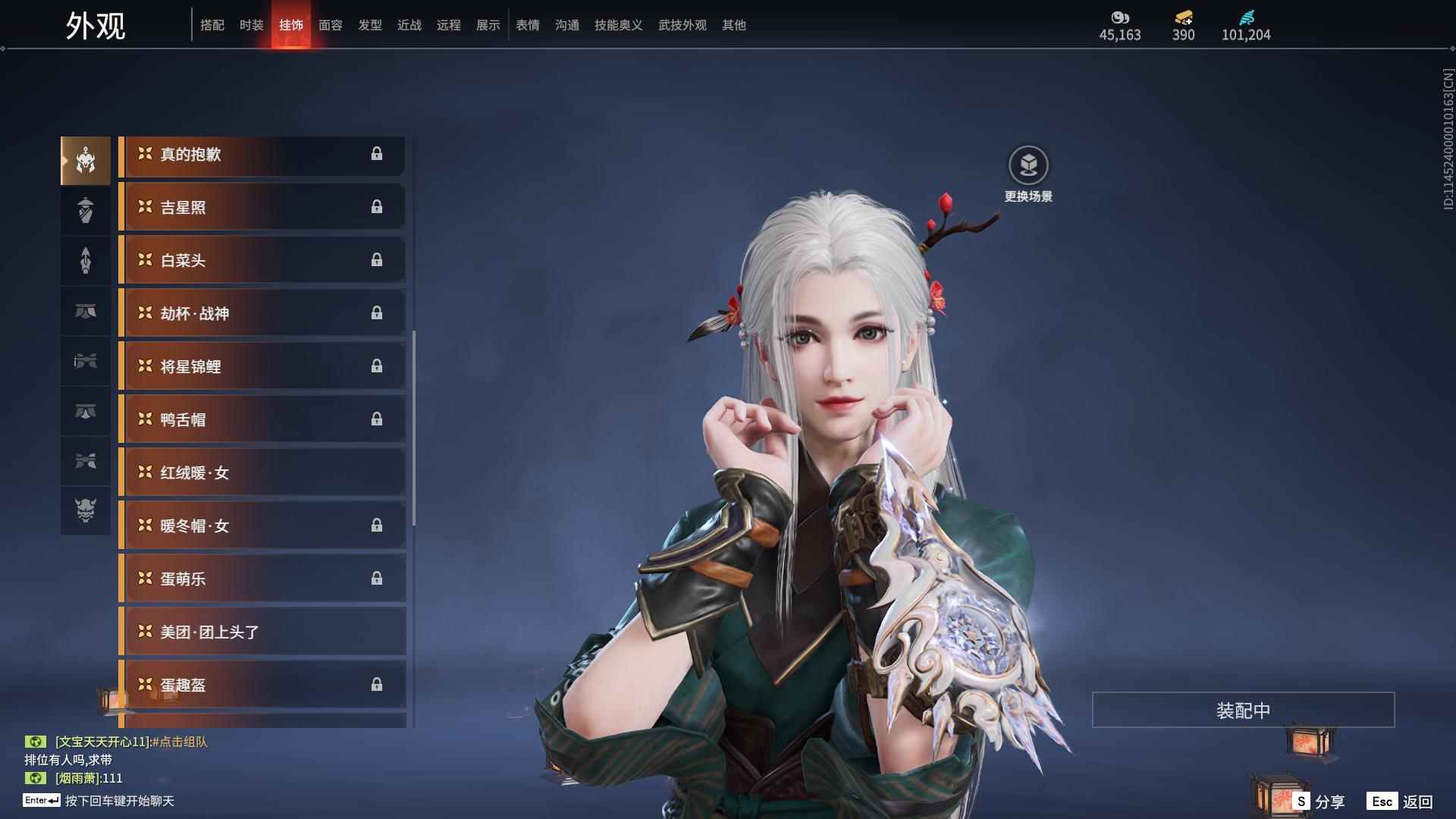Switch to the 表情 tab

click(527, 25)
